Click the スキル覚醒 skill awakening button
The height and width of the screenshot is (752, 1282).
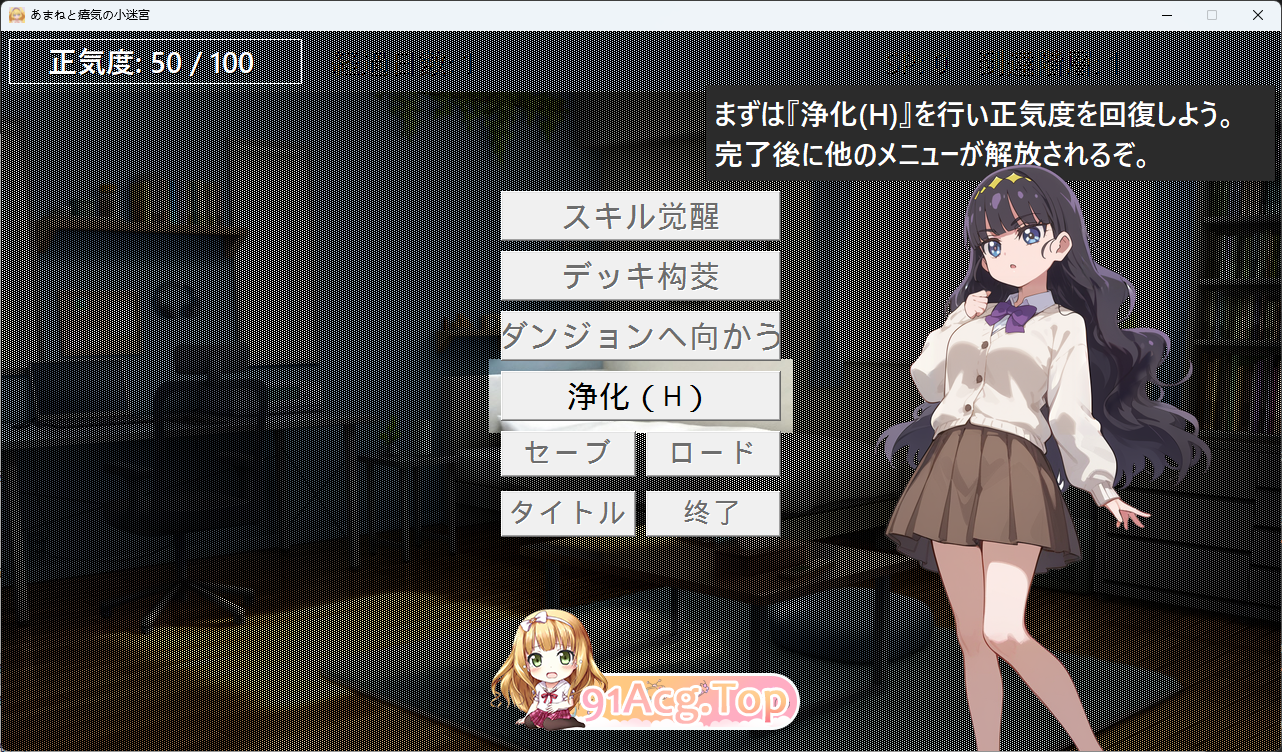(x=640, y=216)
